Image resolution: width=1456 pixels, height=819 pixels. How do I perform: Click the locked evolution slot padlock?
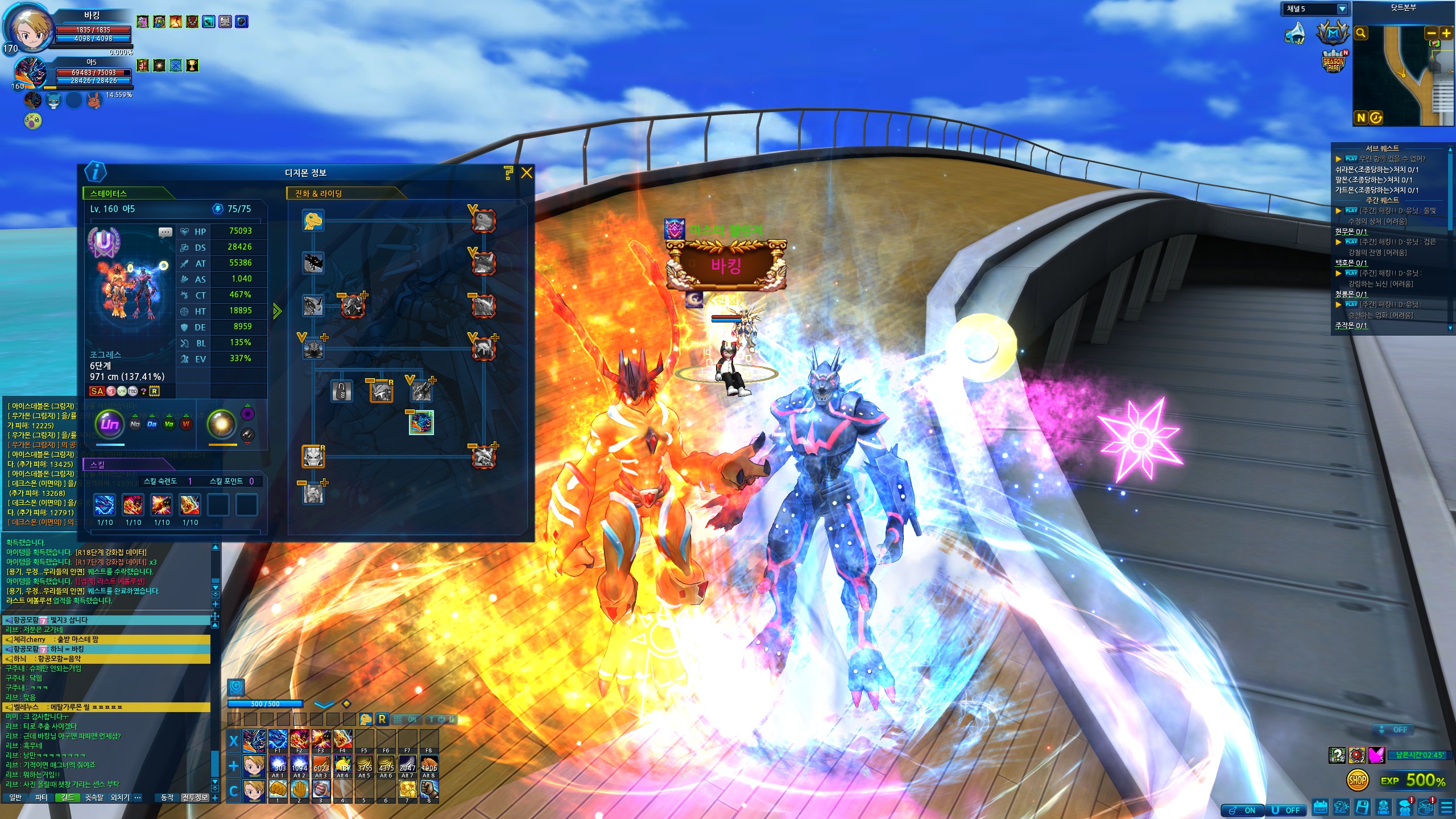click(341, 391)
